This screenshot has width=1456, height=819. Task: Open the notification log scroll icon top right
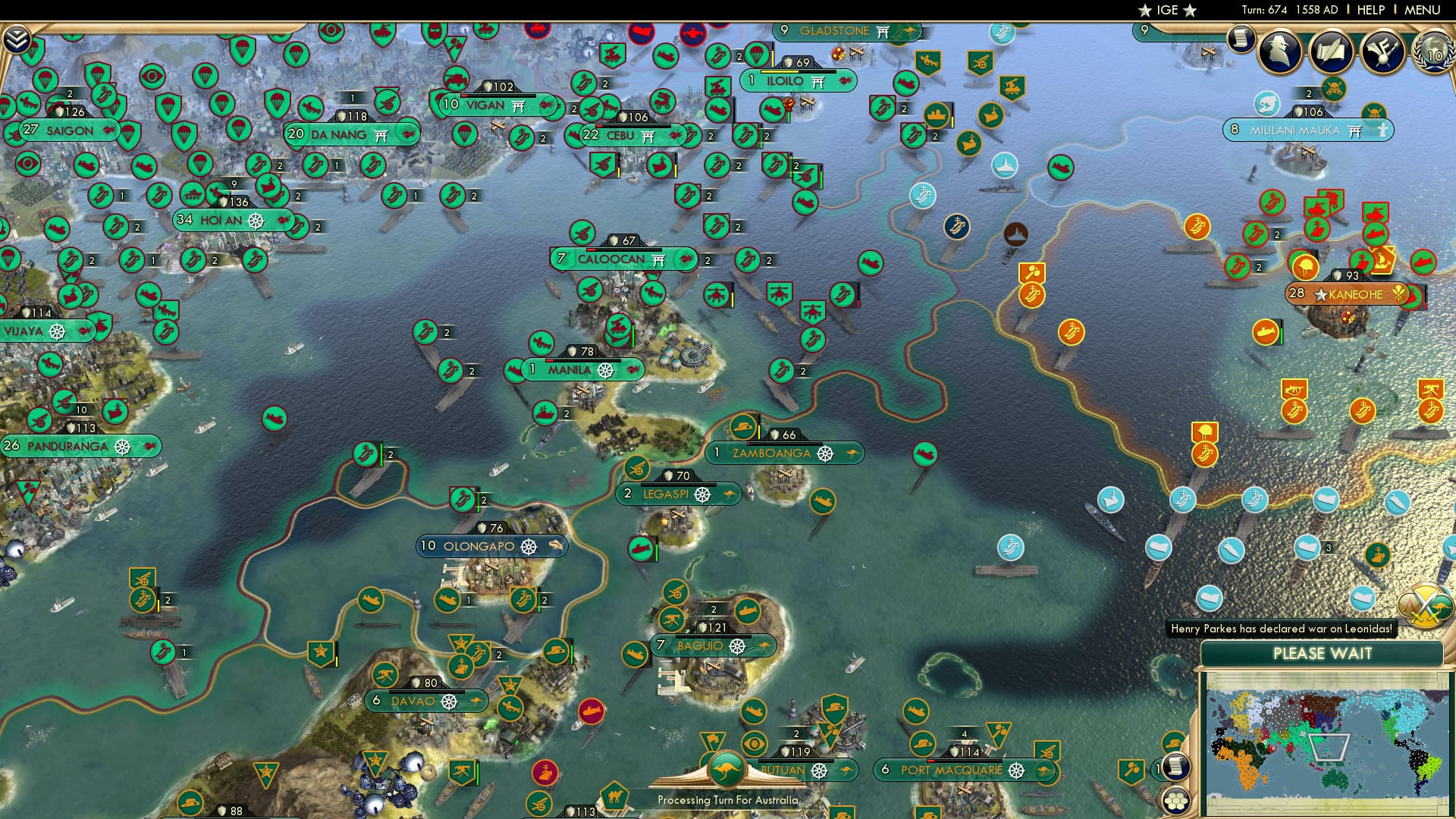pos(1241,36)
